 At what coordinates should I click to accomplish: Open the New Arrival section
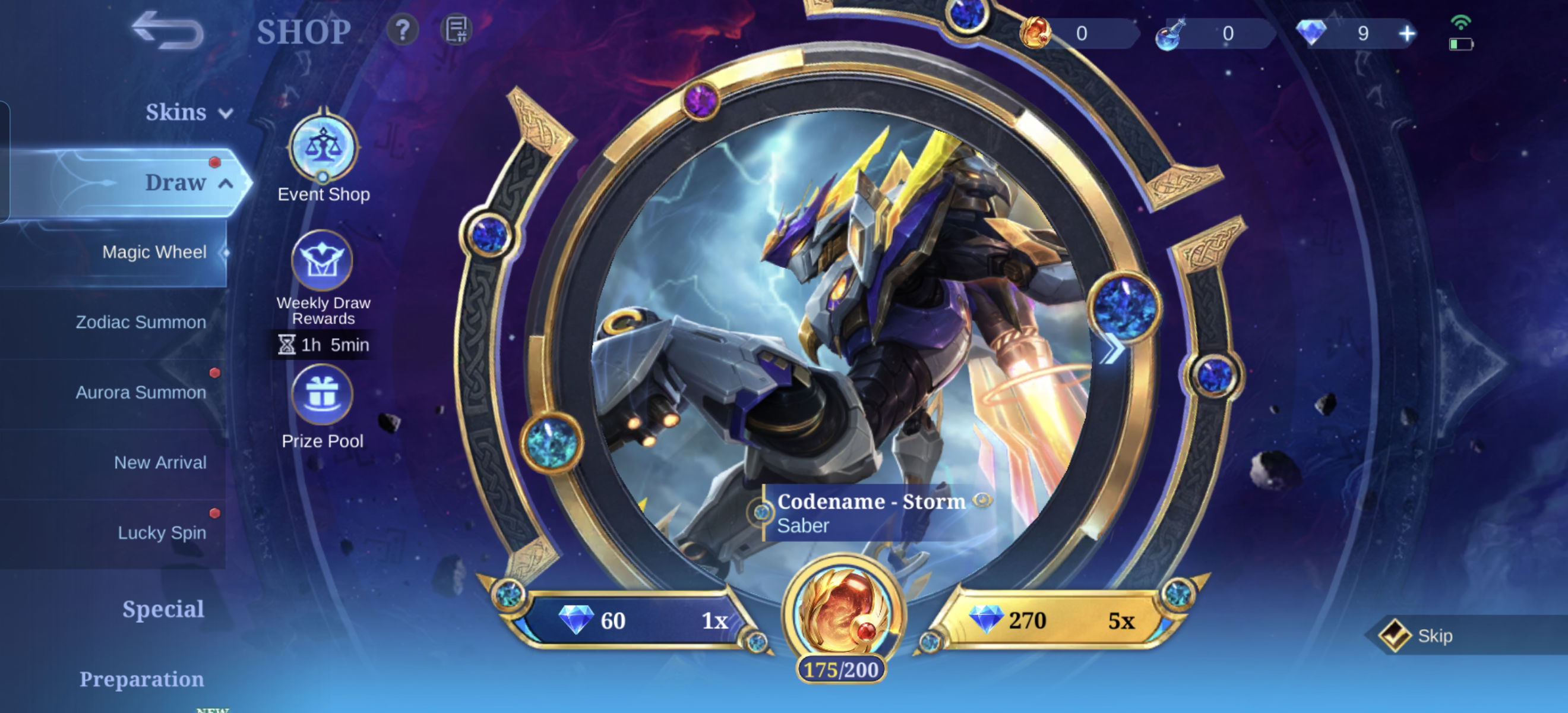point(160,463)
